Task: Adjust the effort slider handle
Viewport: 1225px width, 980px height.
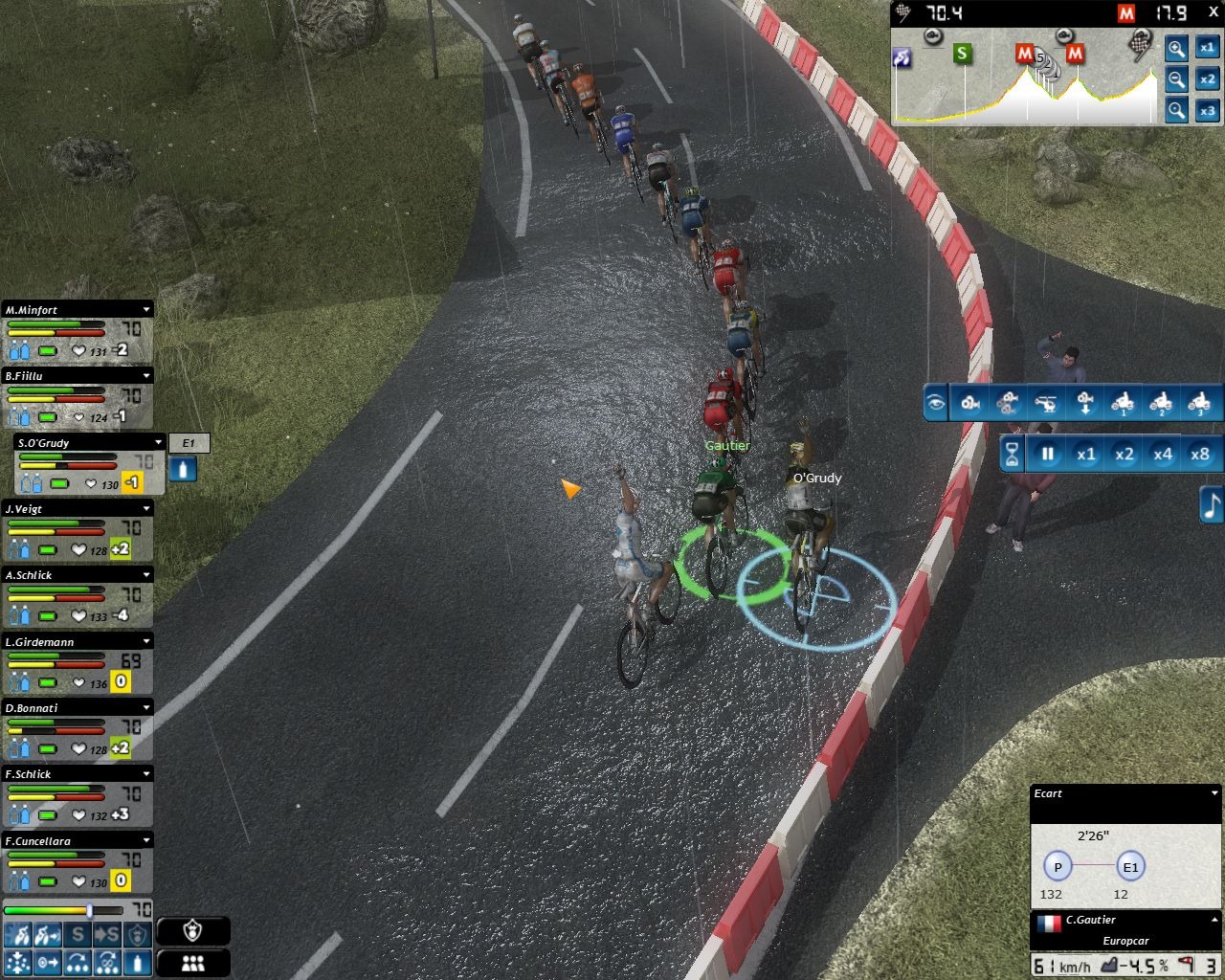Action: [90, 910]
